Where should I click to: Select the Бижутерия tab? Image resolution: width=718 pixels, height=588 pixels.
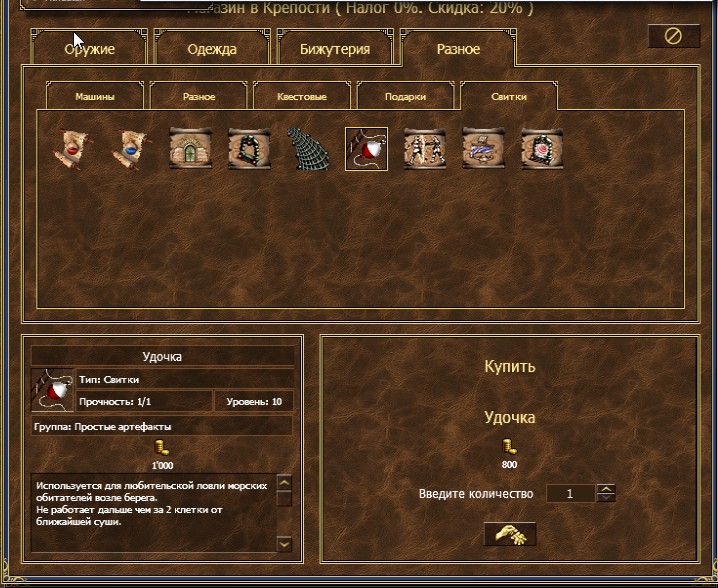[335, 49]
